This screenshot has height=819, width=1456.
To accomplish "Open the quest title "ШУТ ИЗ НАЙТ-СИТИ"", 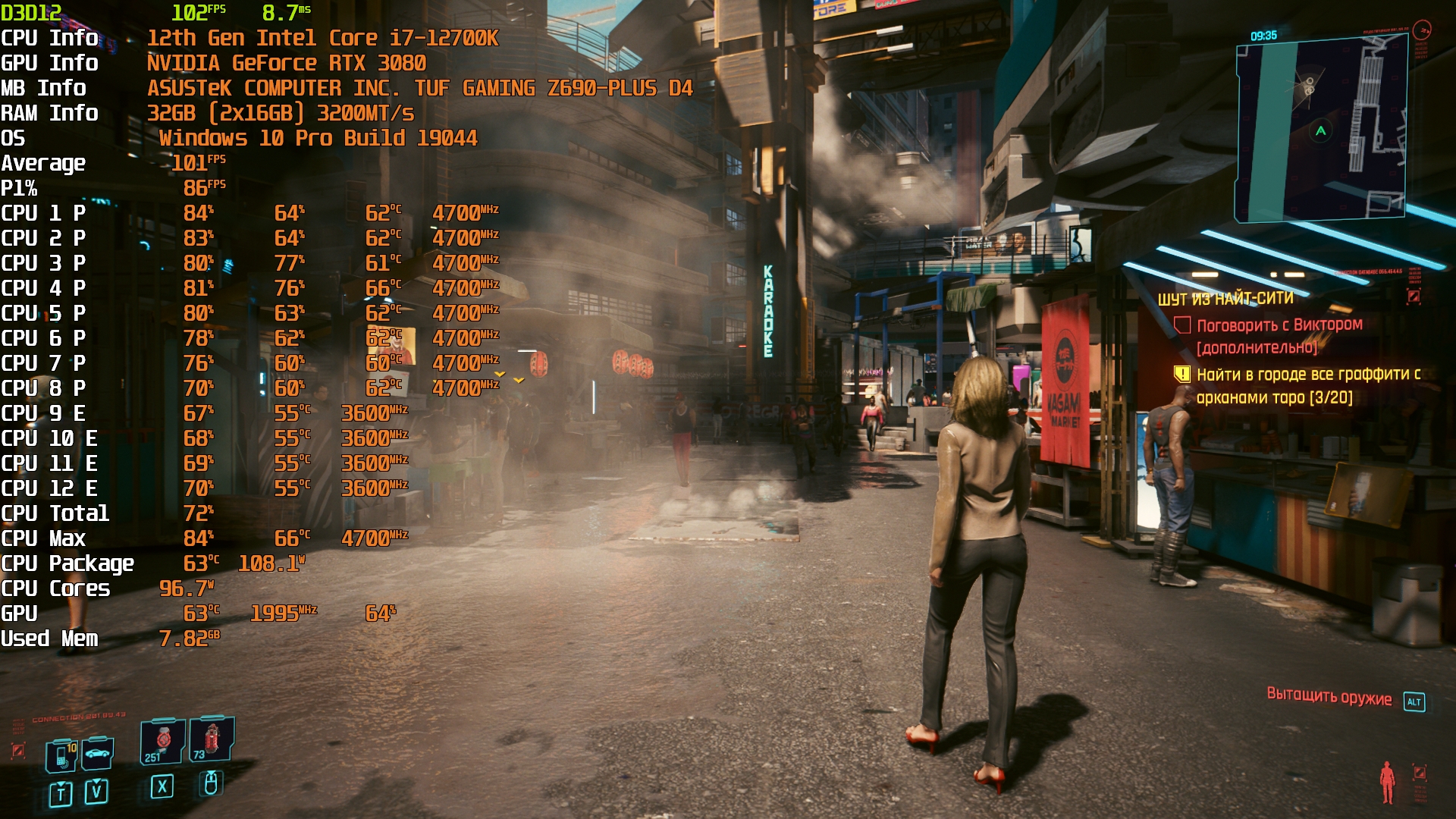I will point(1225,299).
